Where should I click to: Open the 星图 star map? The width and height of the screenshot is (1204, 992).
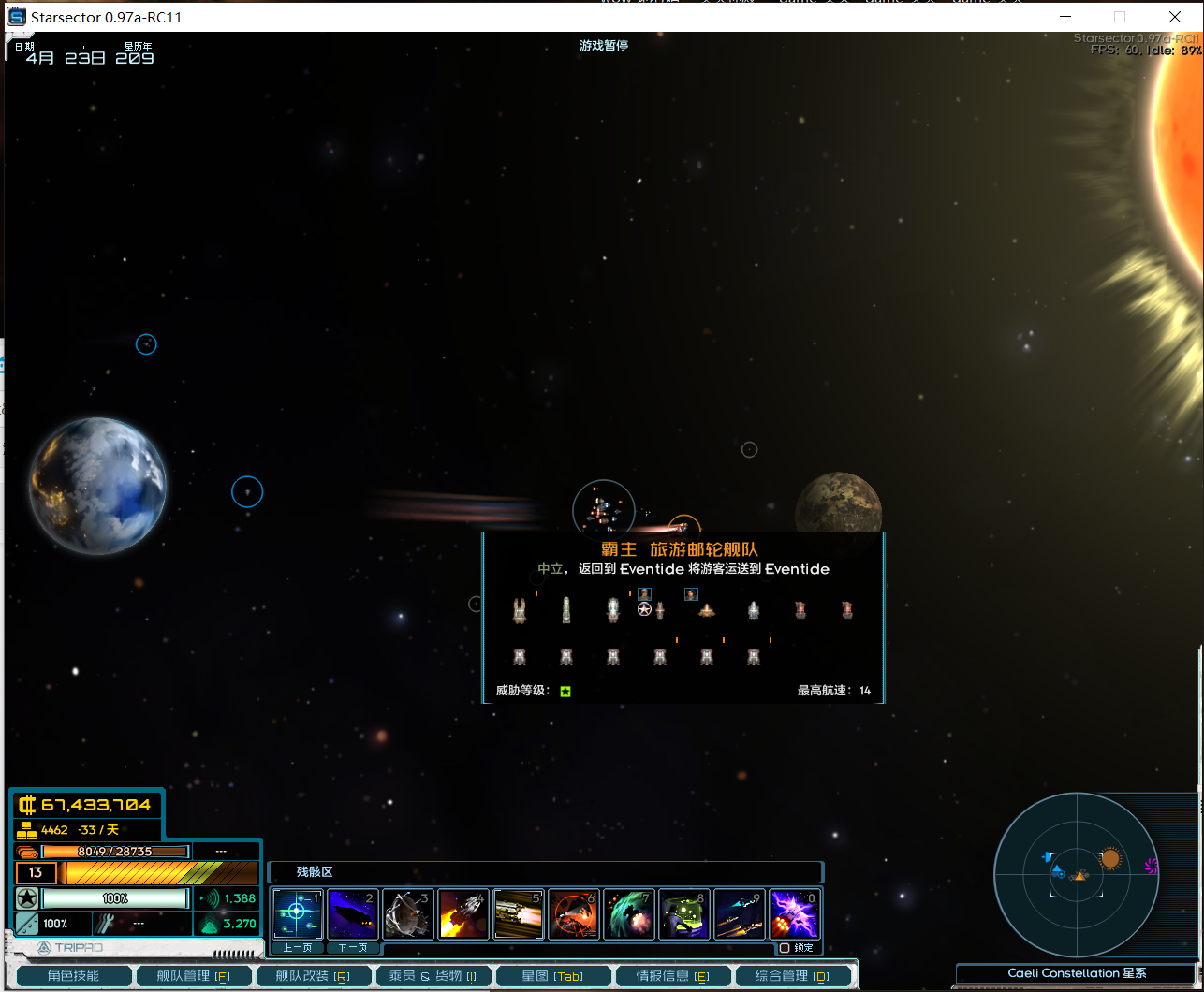click(552, 976)
